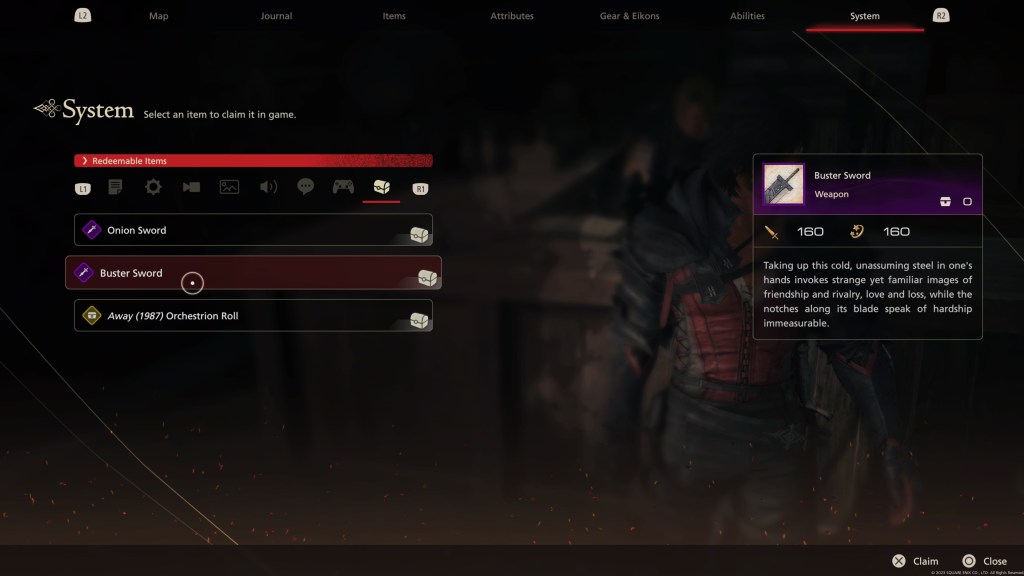Screen dimensions: 1024x576
Task: Show the speaker sound settings category
Action: click(268, 187)
